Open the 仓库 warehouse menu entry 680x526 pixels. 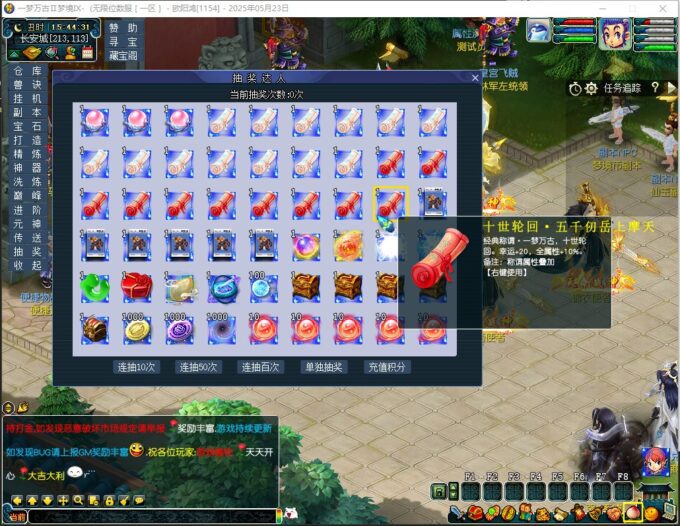27,72
